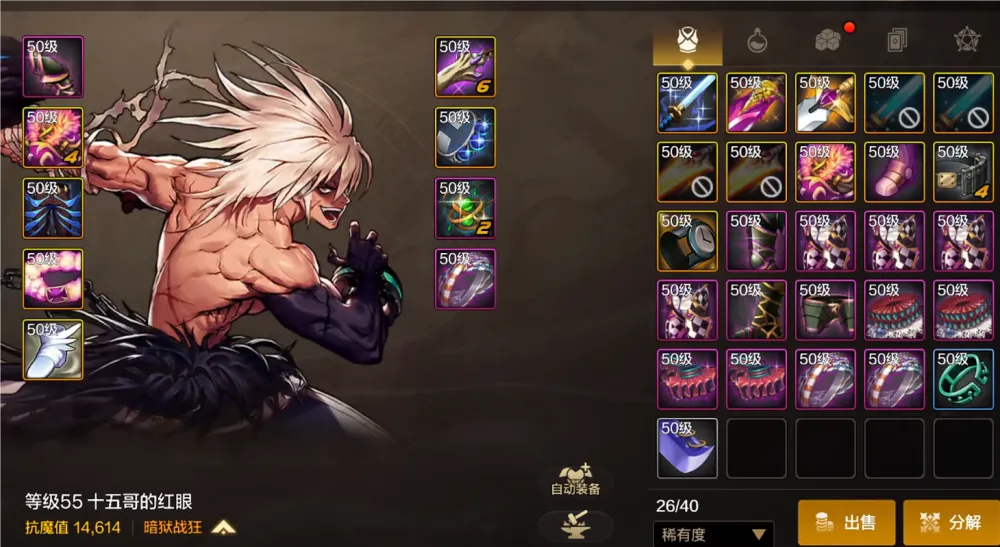This screenshot has width=1000, height=547.
Task: Open the equipped green orb slot
Action: tap(465, 208)
